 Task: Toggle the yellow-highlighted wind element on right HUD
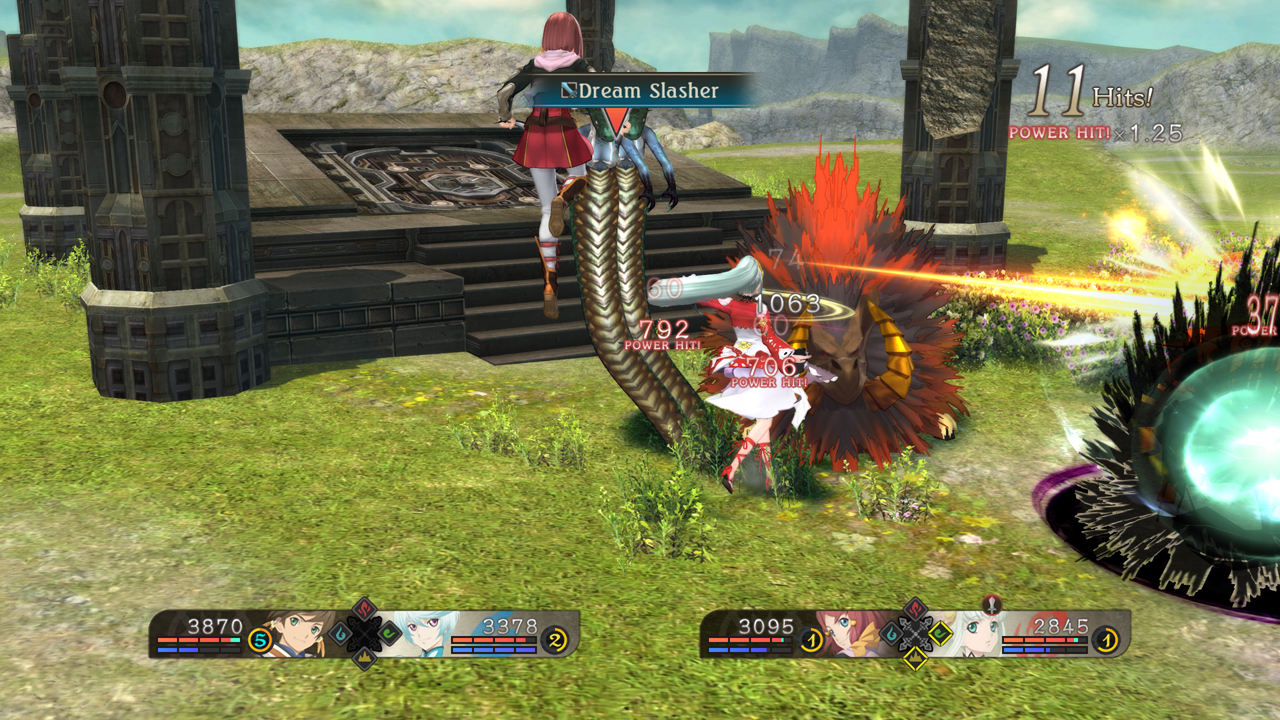point(942,633)
